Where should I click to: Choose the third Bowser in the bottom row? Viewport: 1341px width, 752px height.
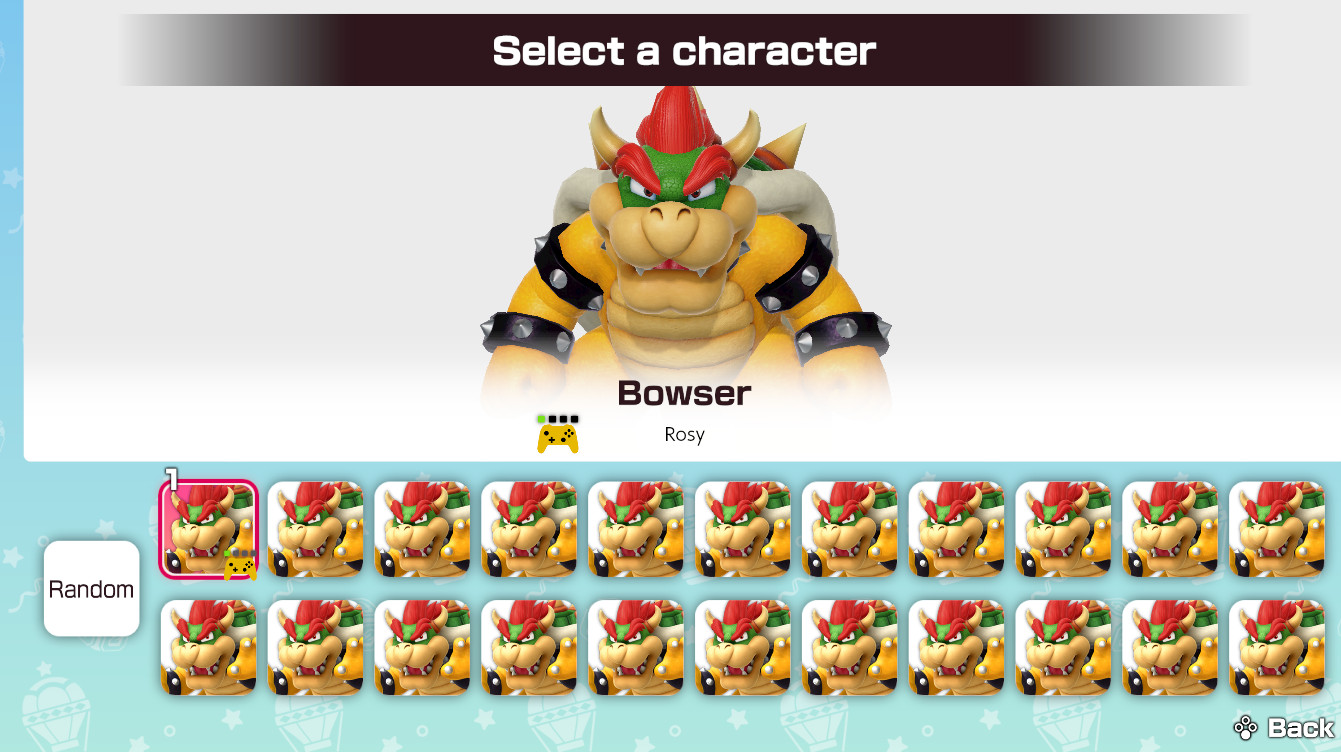coord(421,647)
